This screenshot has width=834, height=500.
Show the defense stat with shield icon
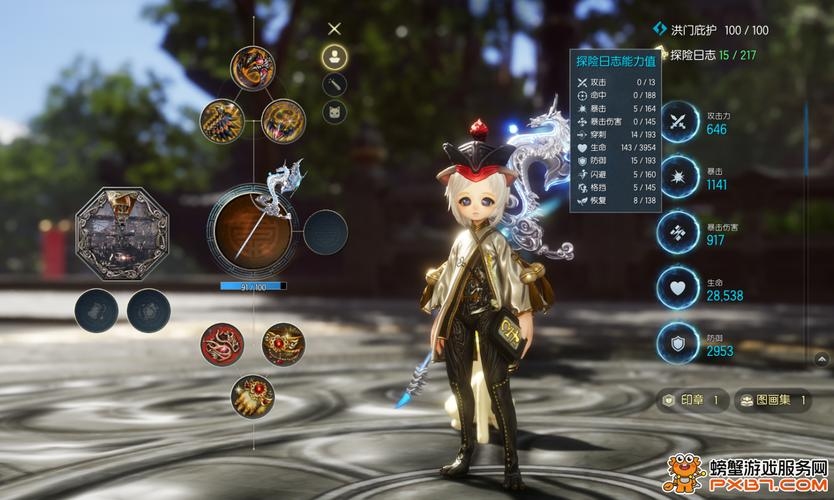point(679,344)
